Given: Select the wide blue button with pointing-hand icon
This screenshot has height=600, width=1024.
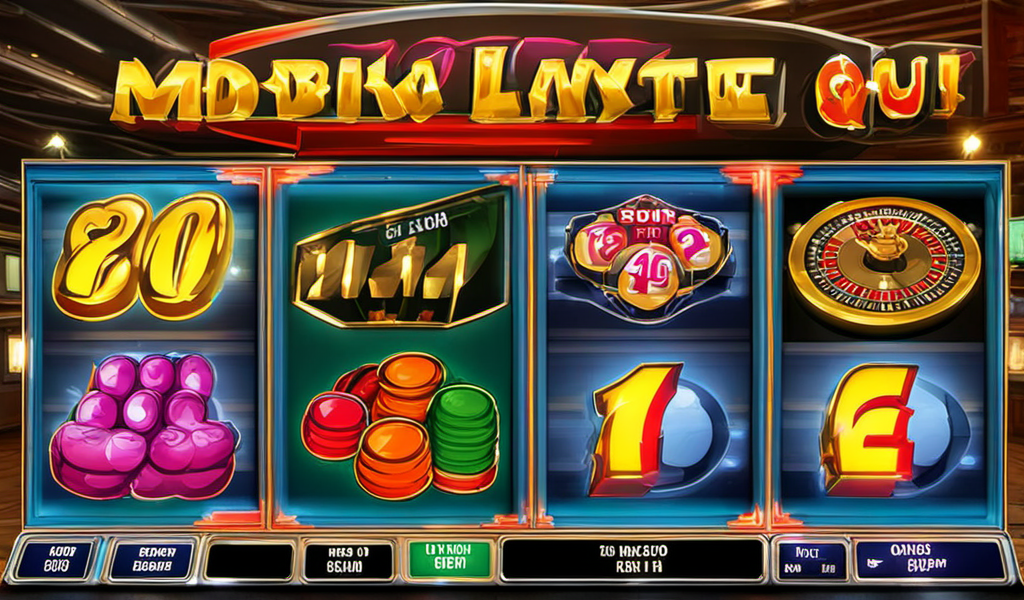Looking at the screenshot, I should tap(930, 560).
